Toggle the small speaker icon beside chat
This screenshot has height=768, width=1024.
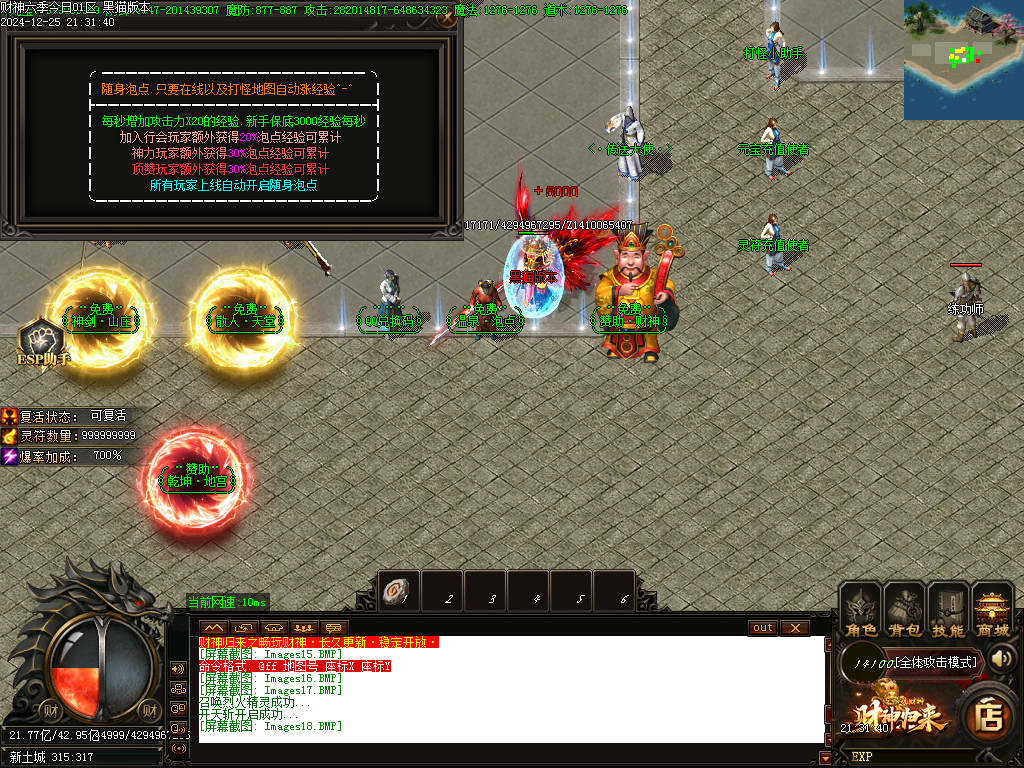[x=179, y=668]
